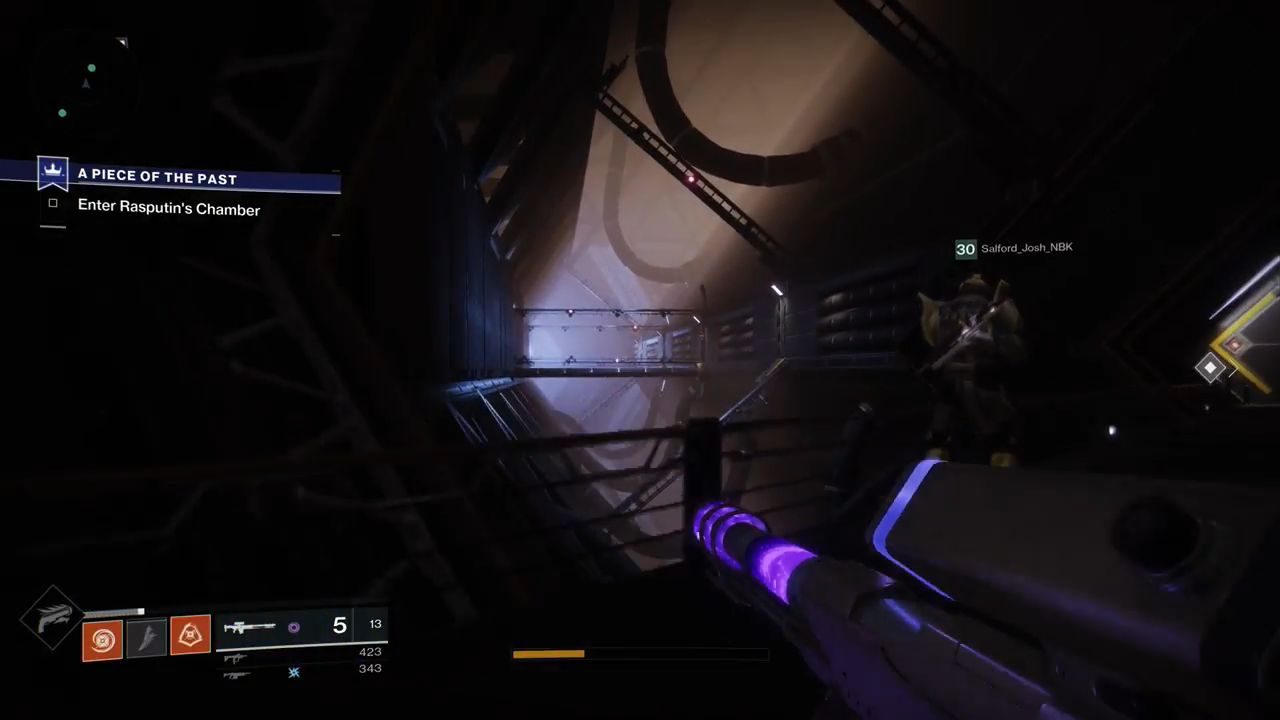
Task: Click the white diamond objective waypoint marker
Action: pyautogui.click(x=1210, y=368)
